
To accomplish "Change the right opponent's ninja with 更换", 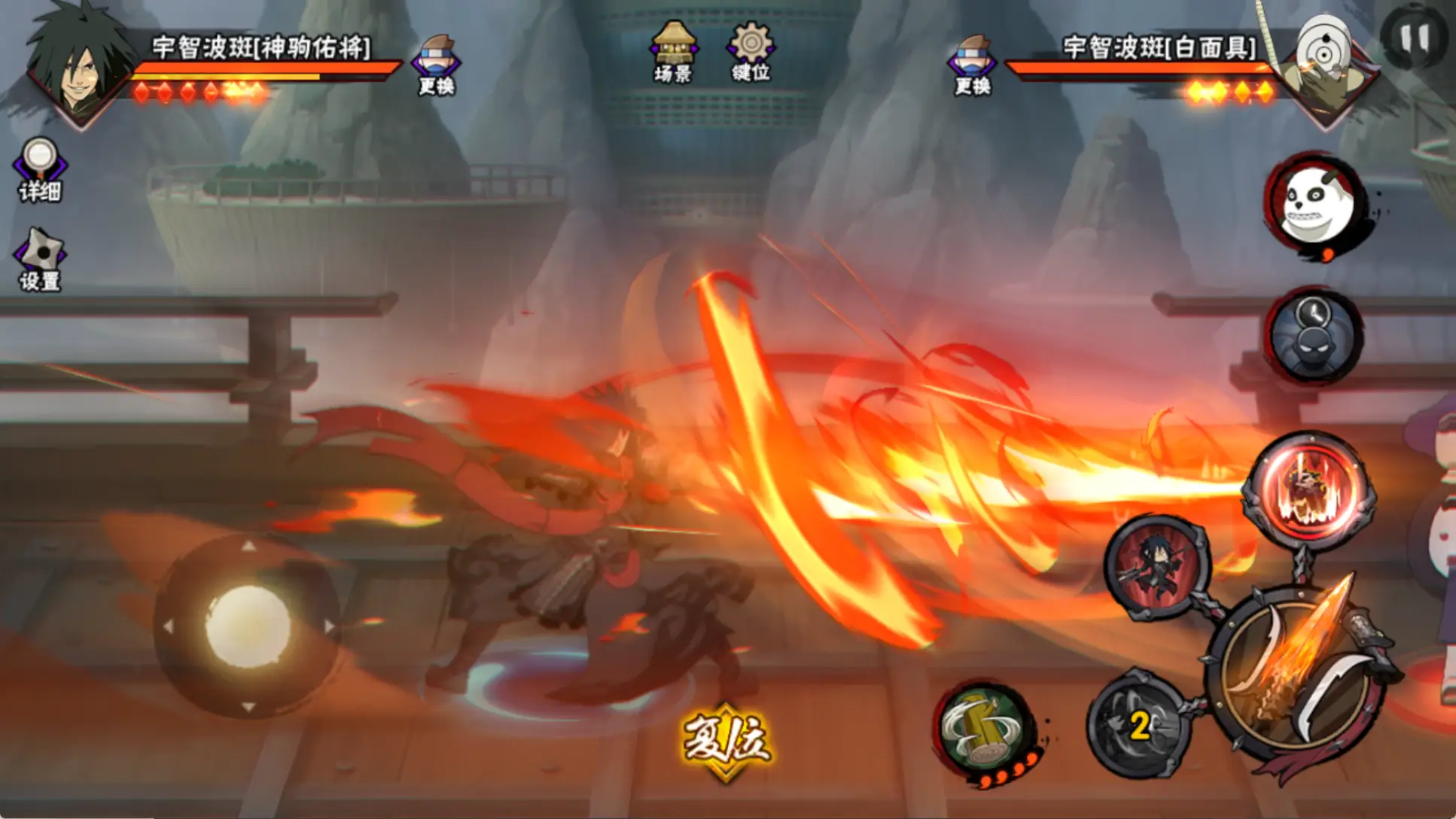I will [x=972, y=65].
